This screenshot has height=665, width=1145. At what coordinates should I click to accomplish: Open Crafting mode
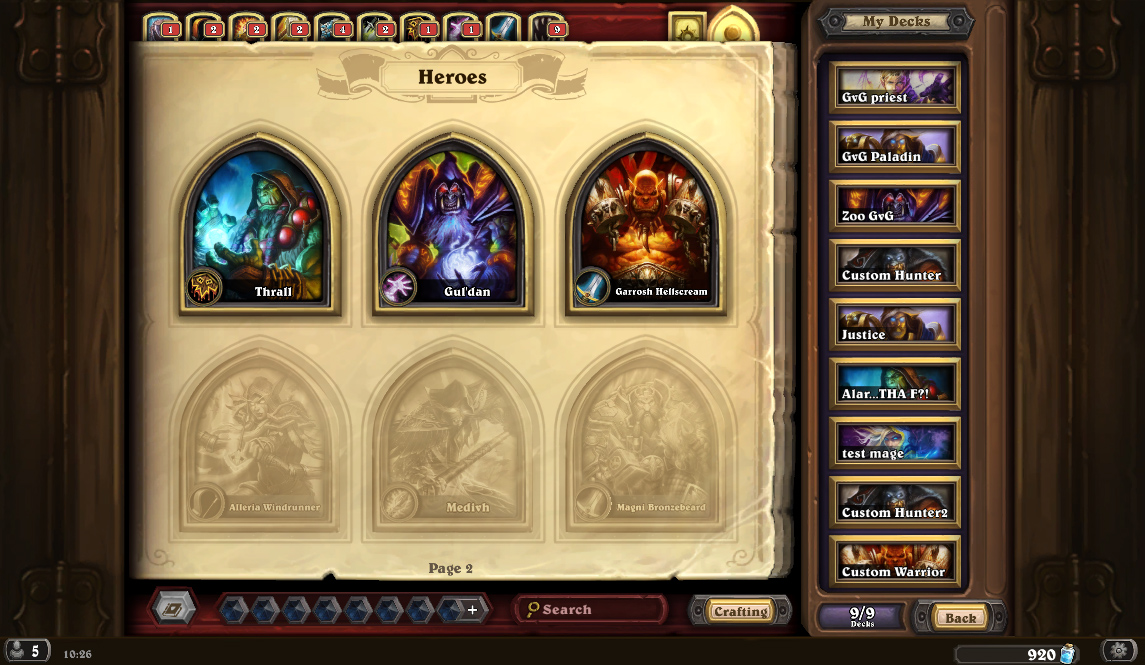740,611
